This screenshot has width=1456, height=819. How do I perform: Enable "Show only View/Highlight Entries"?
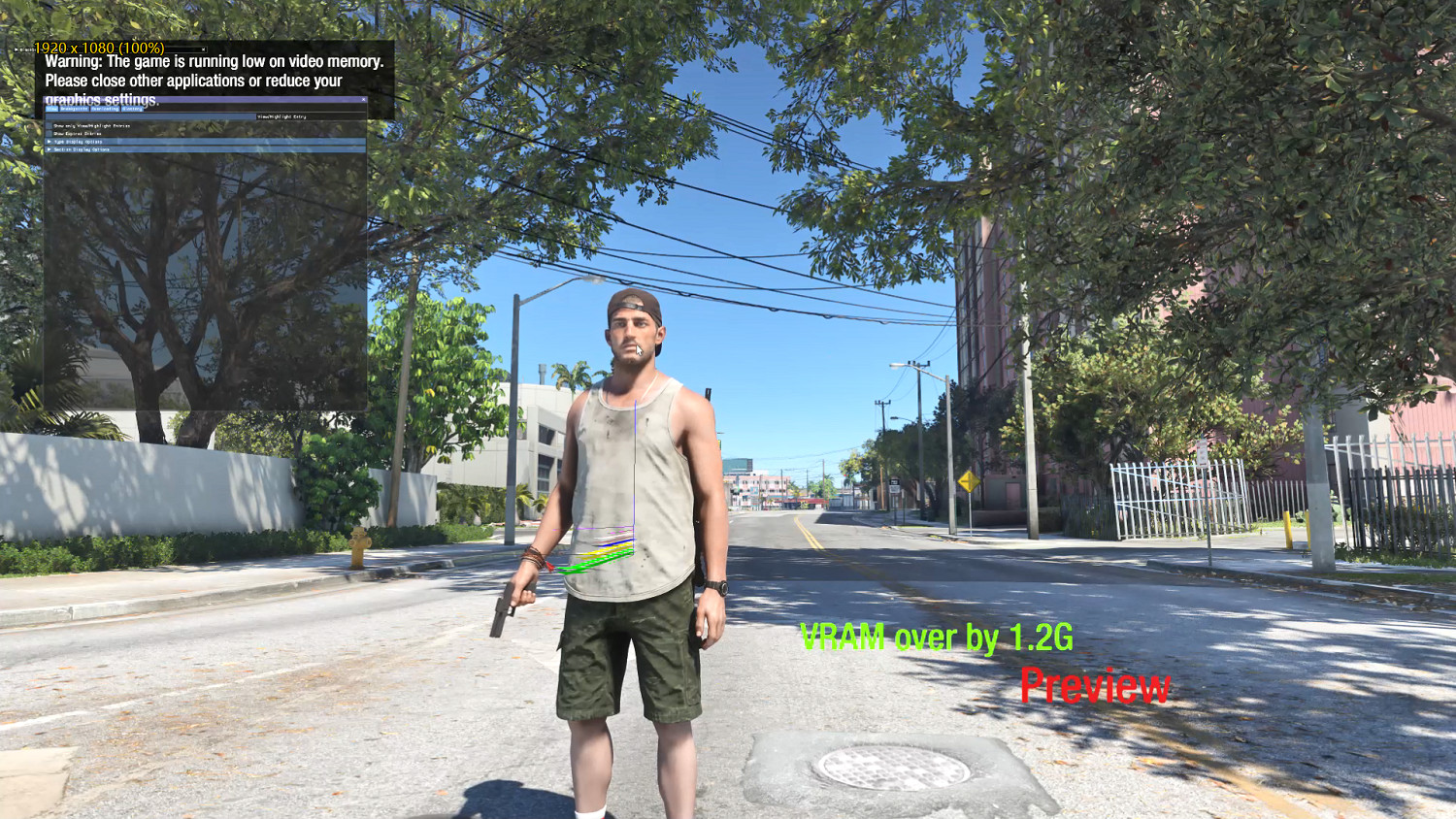tap(50, 125)
